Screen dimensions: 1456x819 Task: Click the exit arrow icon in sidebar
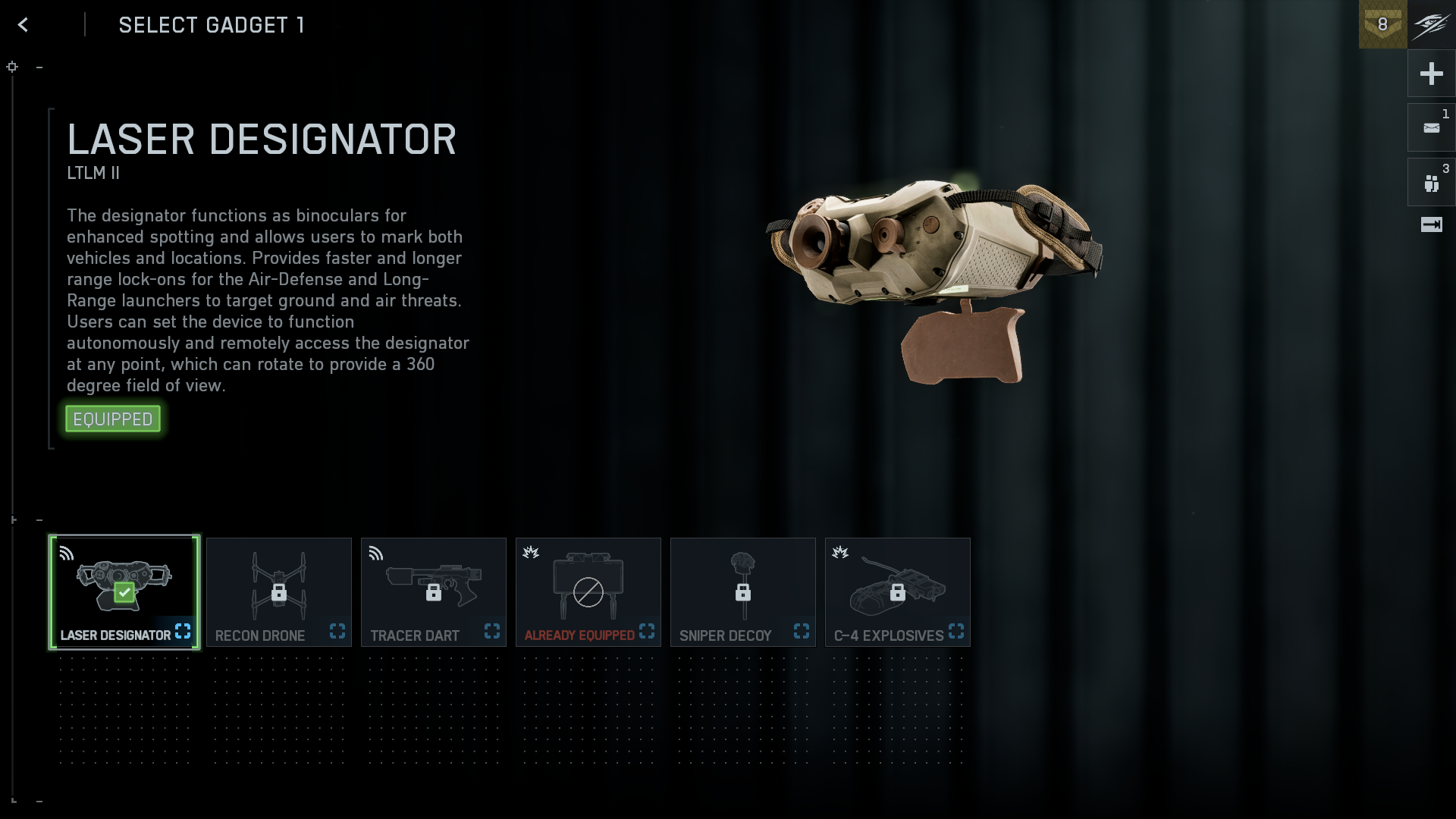(x=1431, y=224)
